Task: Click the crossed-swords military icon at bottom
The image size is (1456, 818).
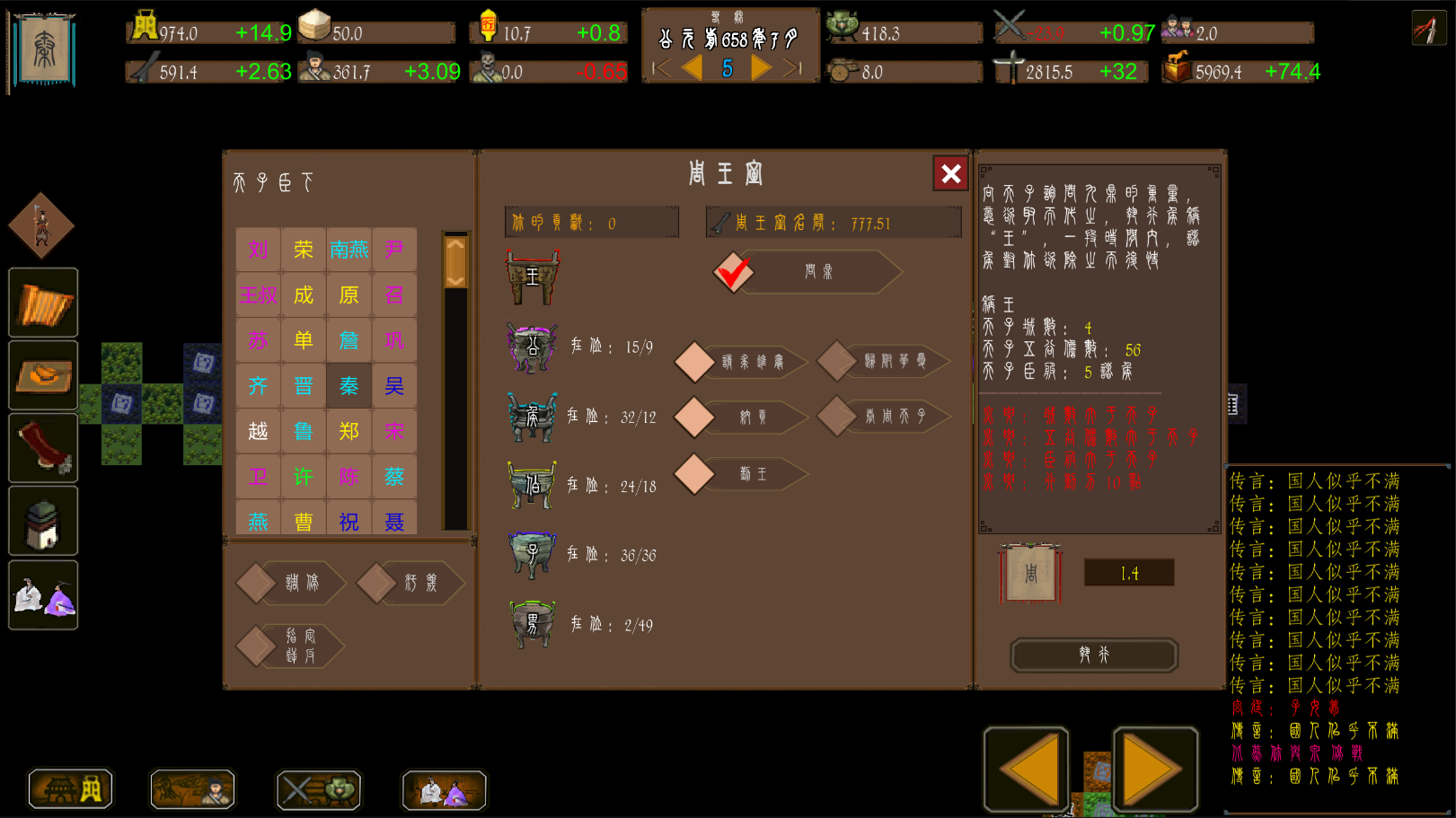Action: pyautogui.click(x=318, y=789)
